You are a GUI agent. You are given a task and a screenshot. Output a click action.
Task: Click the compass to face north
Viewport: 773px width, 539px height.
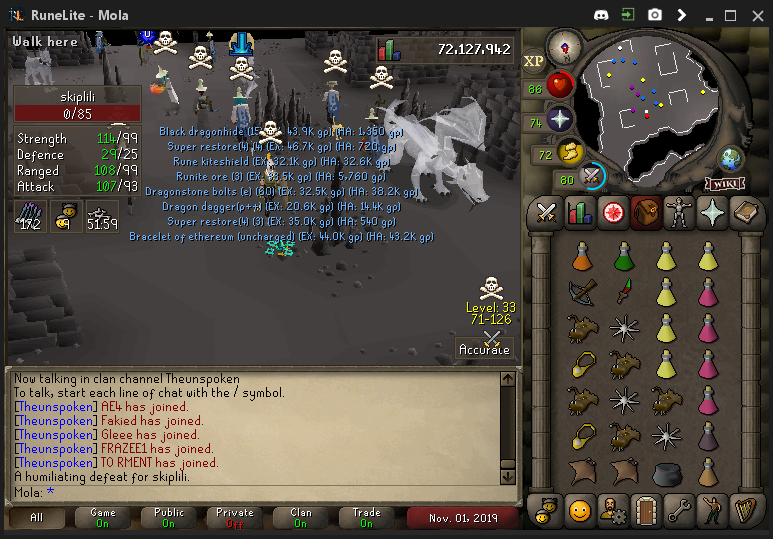point(564,45)
